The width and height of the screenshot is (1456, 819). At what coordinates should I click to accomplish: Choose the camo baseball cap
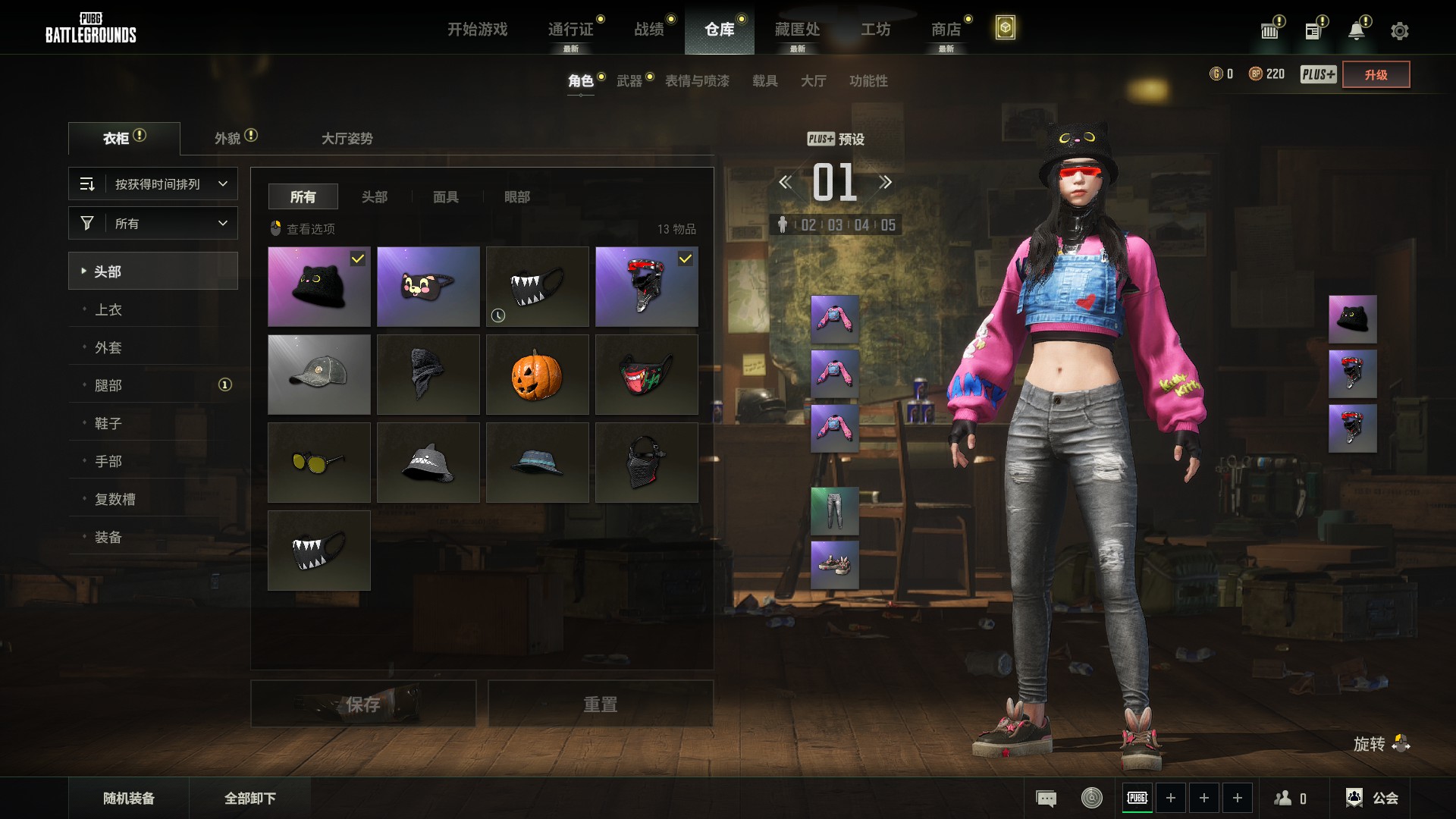(x=318, y=375)
